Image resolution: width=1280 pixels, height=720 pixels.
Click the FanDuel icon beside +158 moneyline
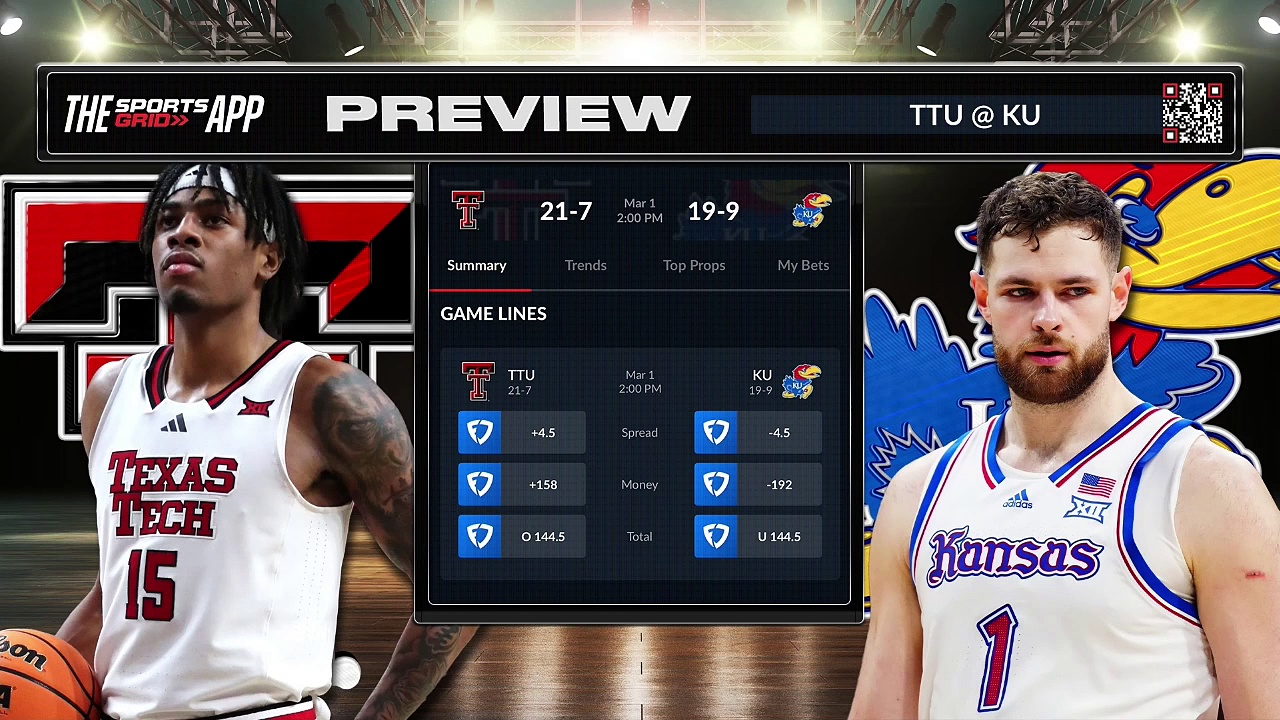coord(480,484)
